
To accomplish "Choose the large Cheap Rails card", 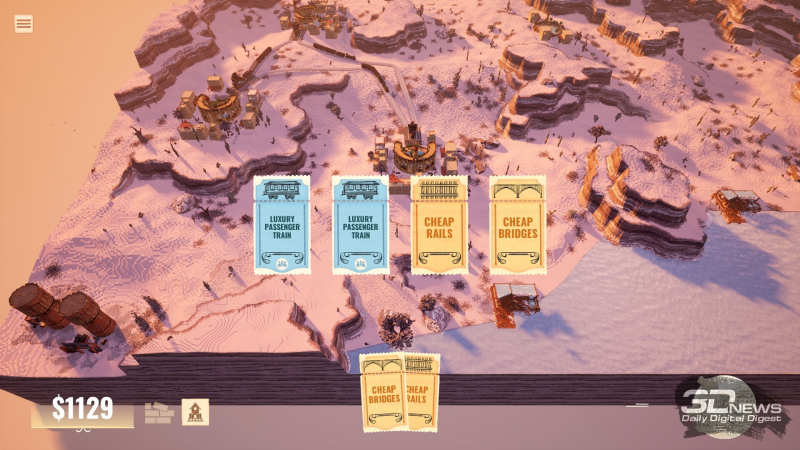I will [x=439, y=225].
